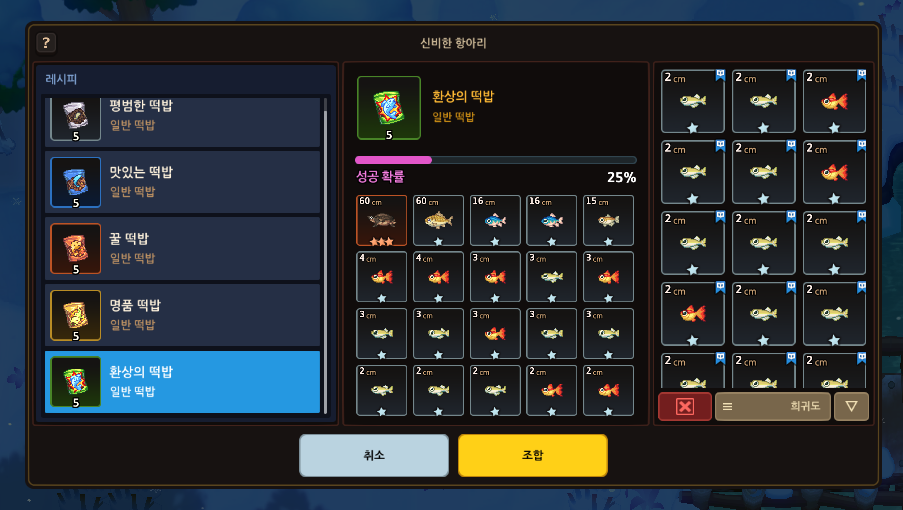Select the 60 cm carp ingredient slot
The image size is (903, 510).
(x=438, y=220)
